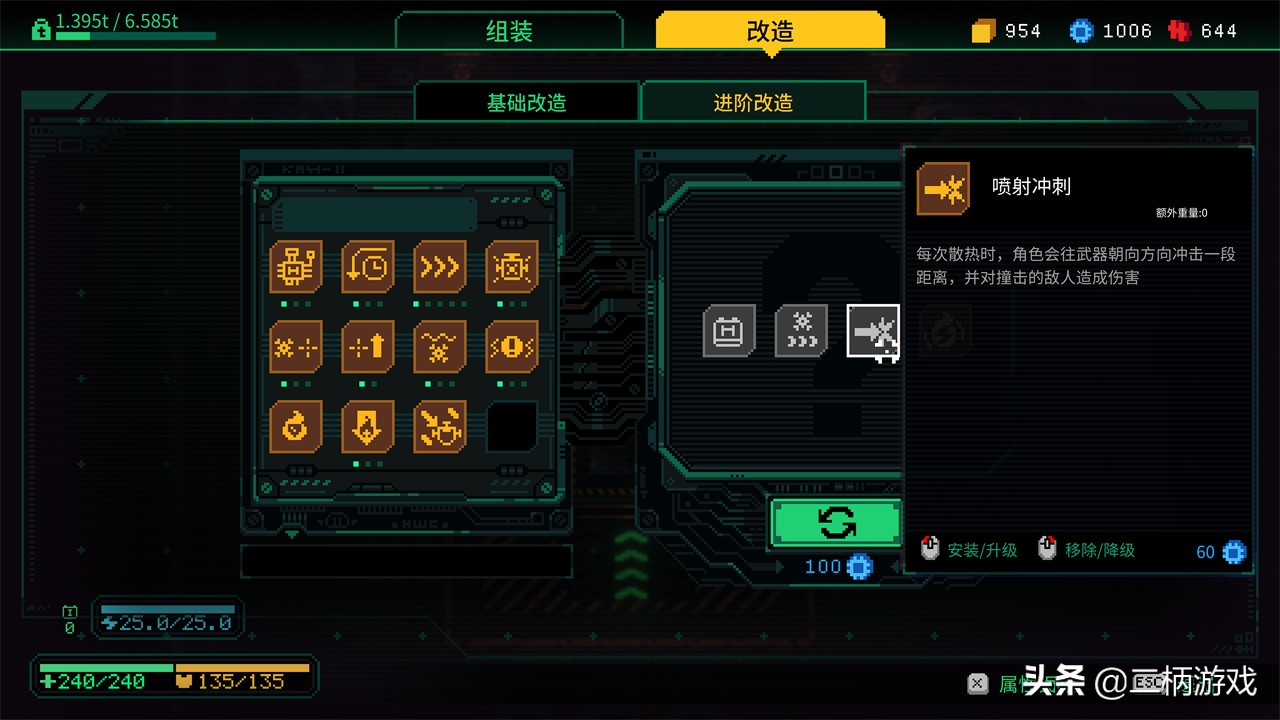Select the robot chip mod icon

[x=296, y=267]
